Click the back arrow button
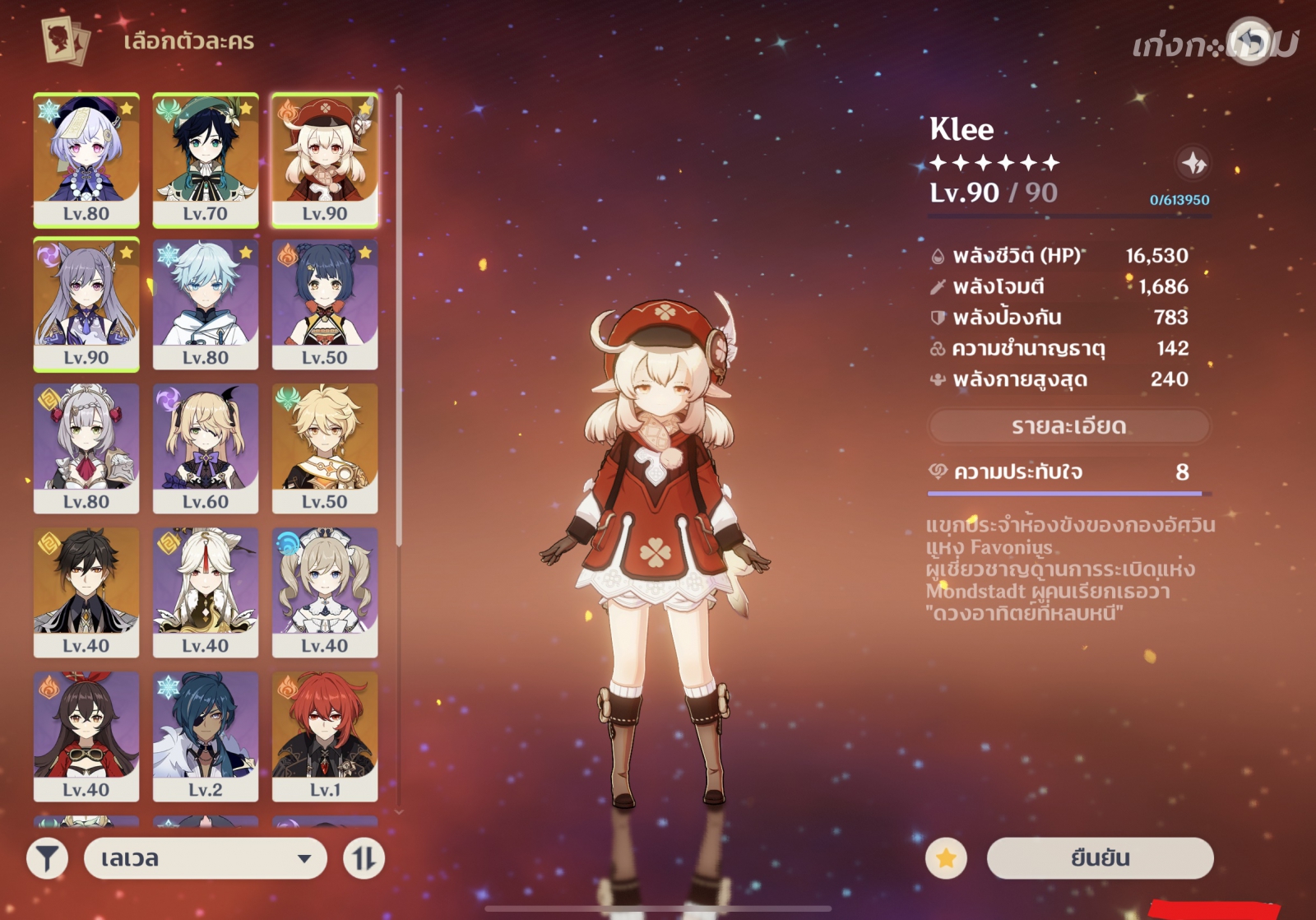Image resolution: width=1316 pixels, height=920 pixels. tap(1250, 41)
